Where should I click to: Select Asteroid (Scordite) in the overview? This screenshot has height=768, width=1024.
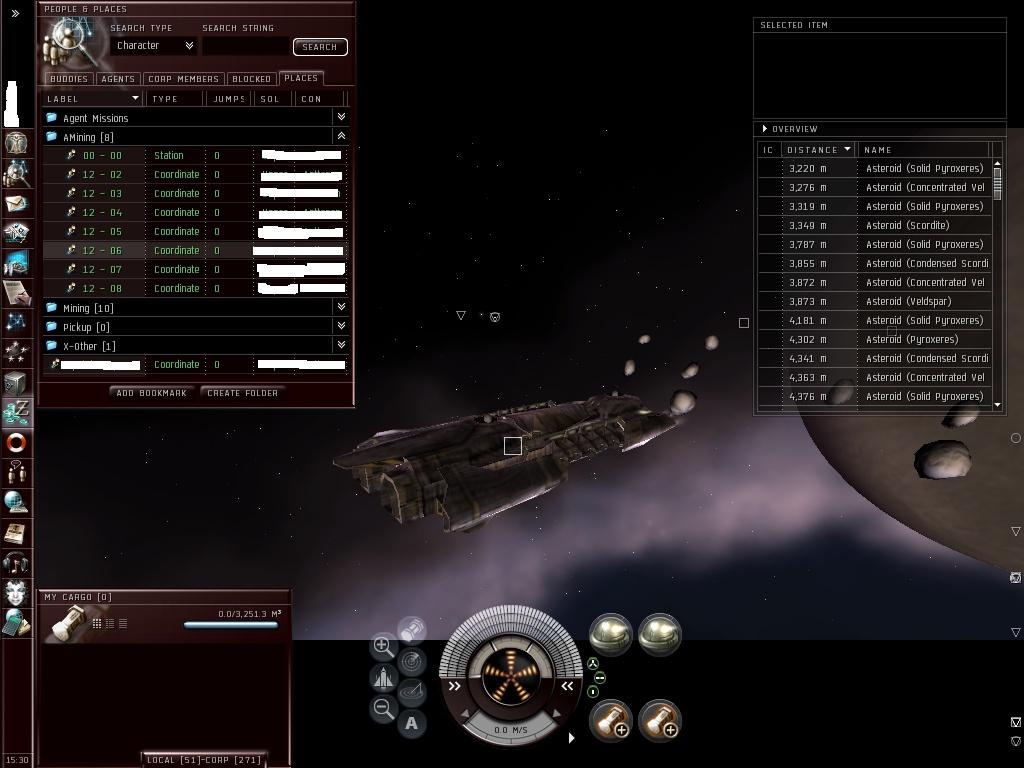[907, 225]
